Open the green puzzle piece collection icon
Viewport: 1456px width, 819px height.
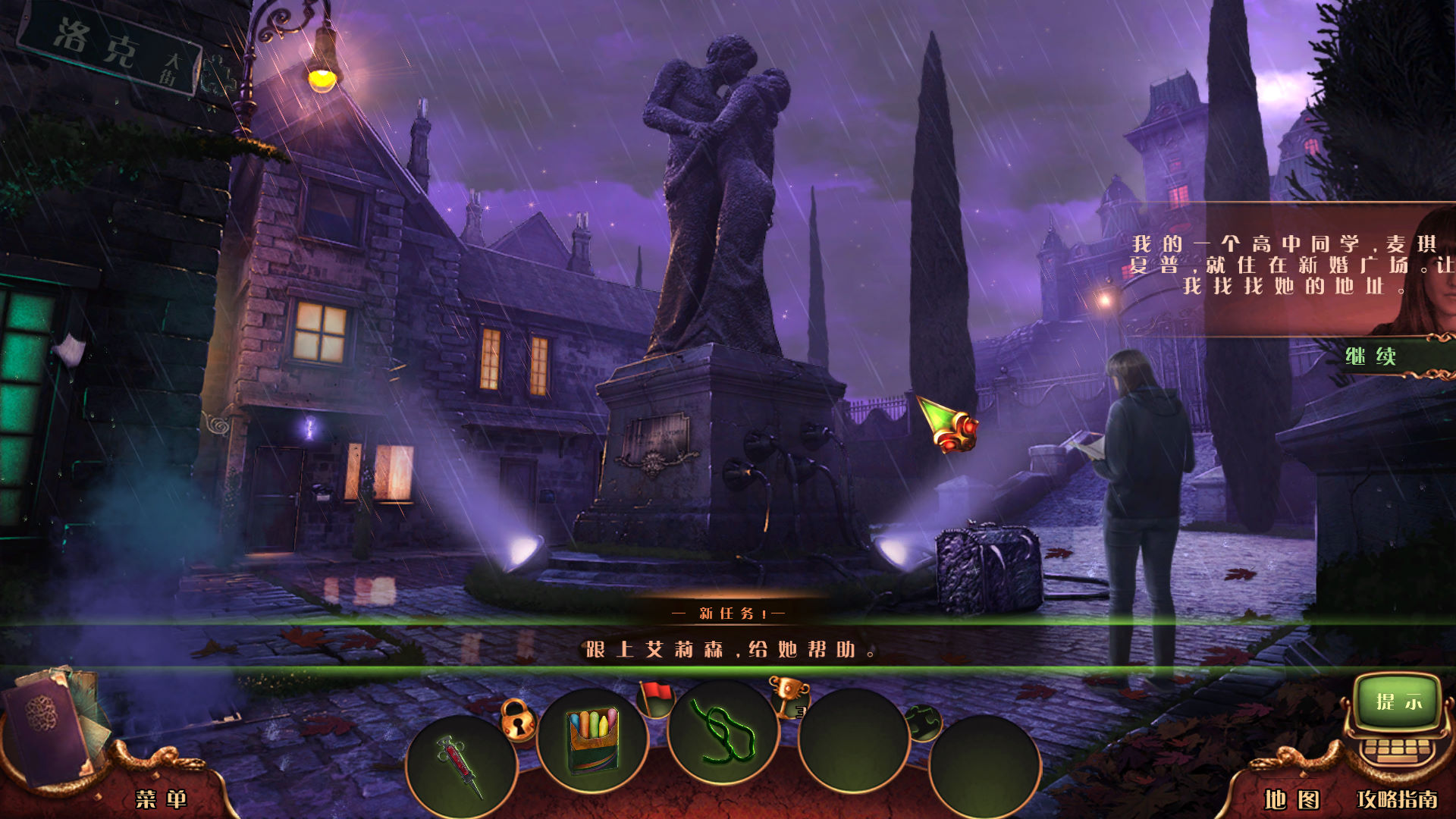924,722
